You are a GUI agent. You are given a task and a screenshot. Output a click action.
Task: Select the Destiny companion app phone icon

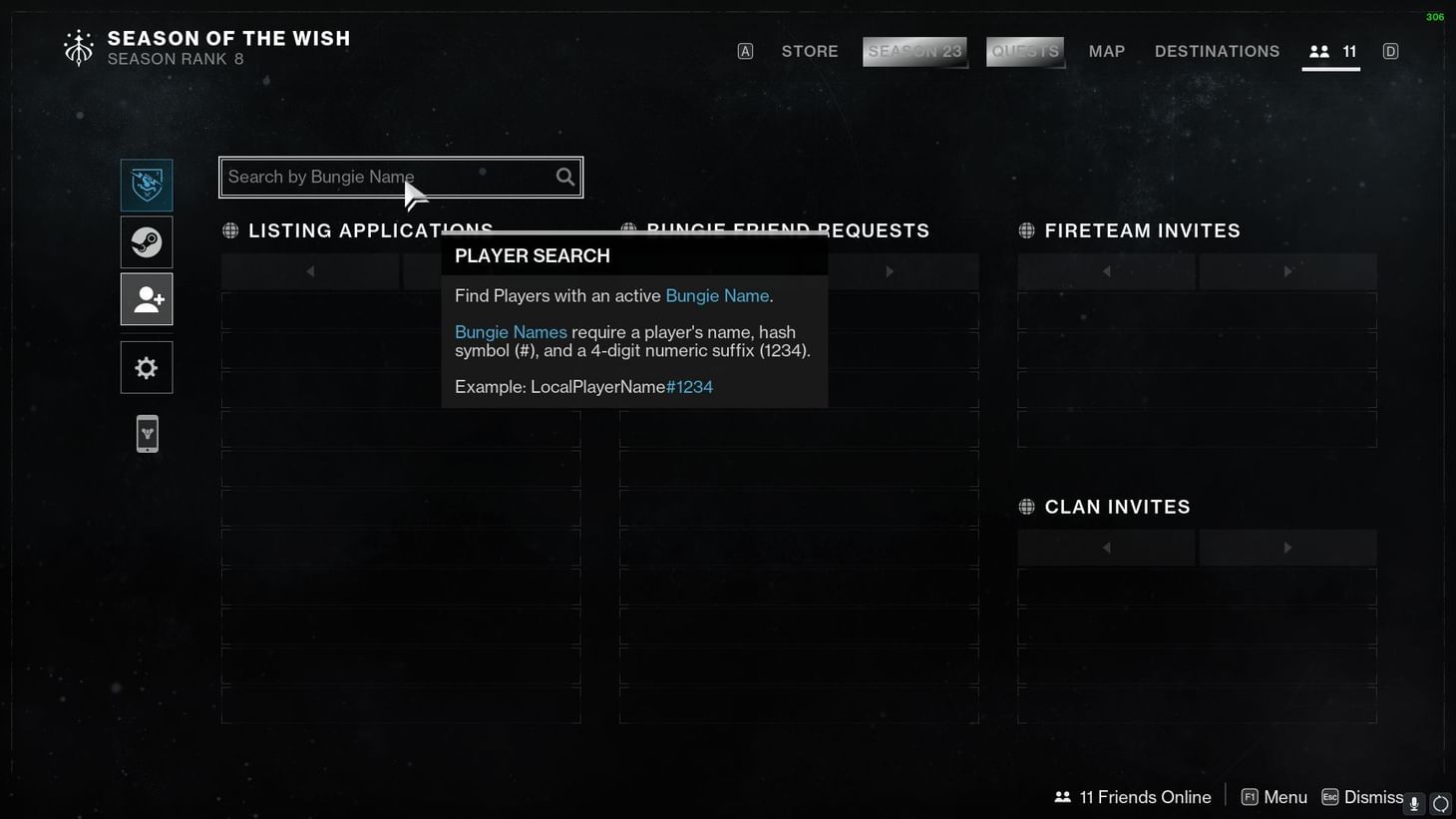coord(147,433)
